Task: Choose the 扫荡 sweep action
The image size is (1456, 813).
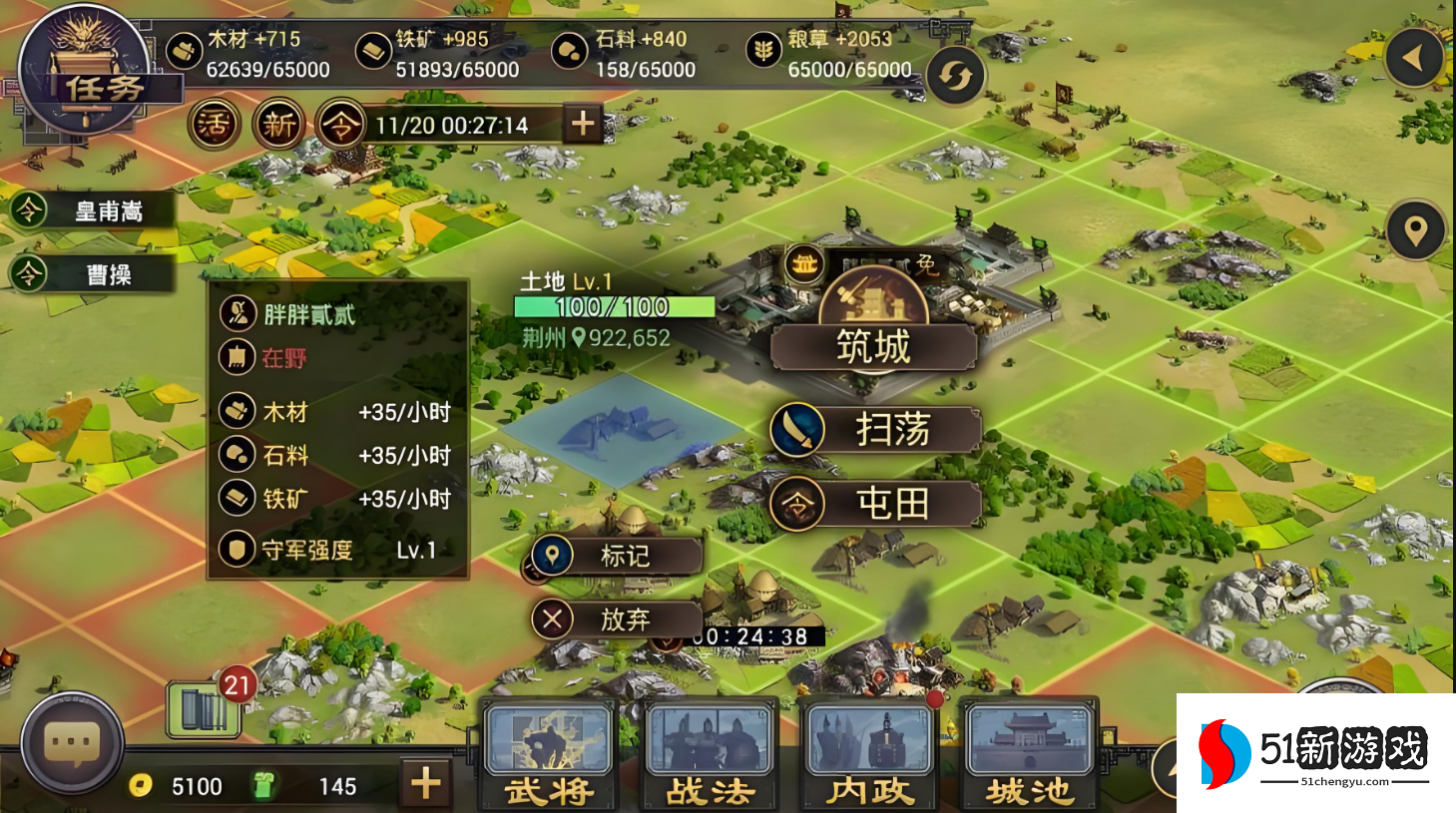Action: (875, 430)
